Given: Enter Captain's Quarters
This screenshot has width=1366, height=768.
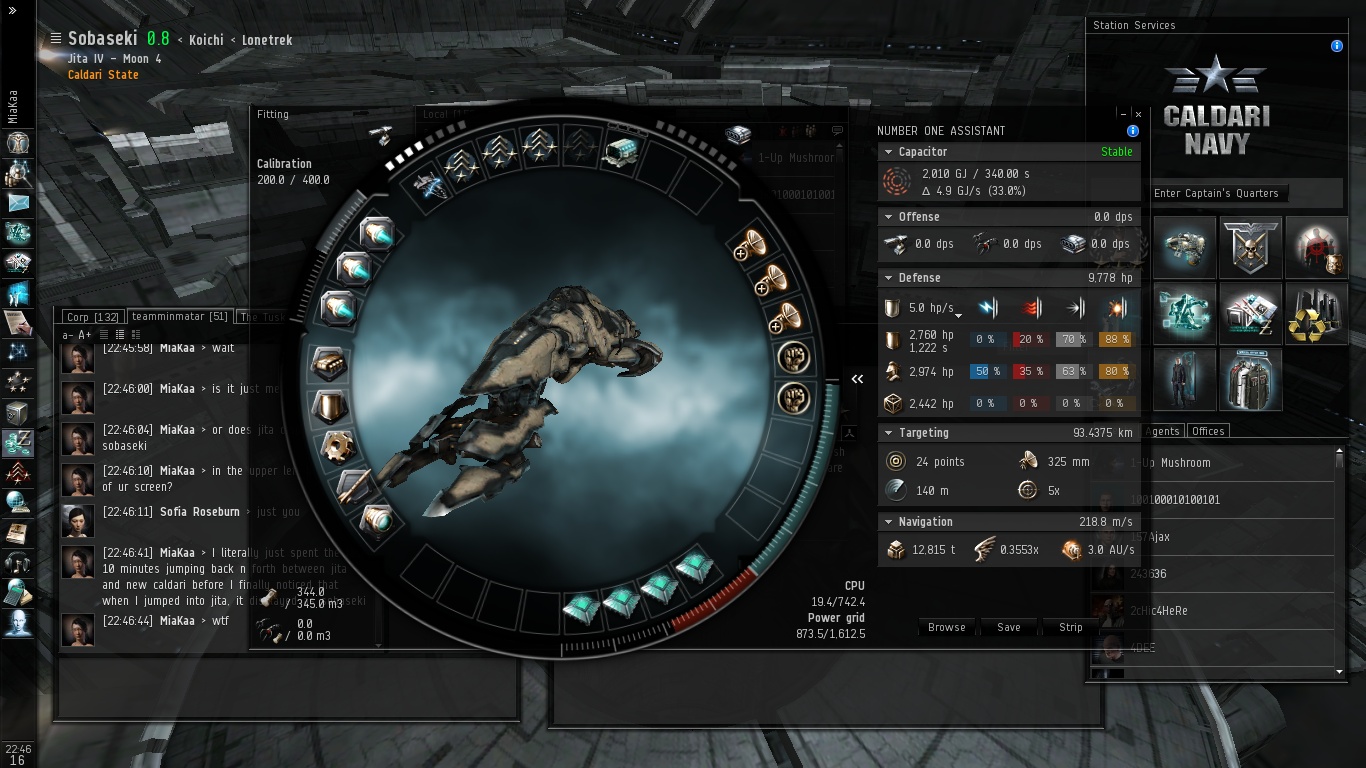Looking at the screenshot, I should [x=1216, y=193].
